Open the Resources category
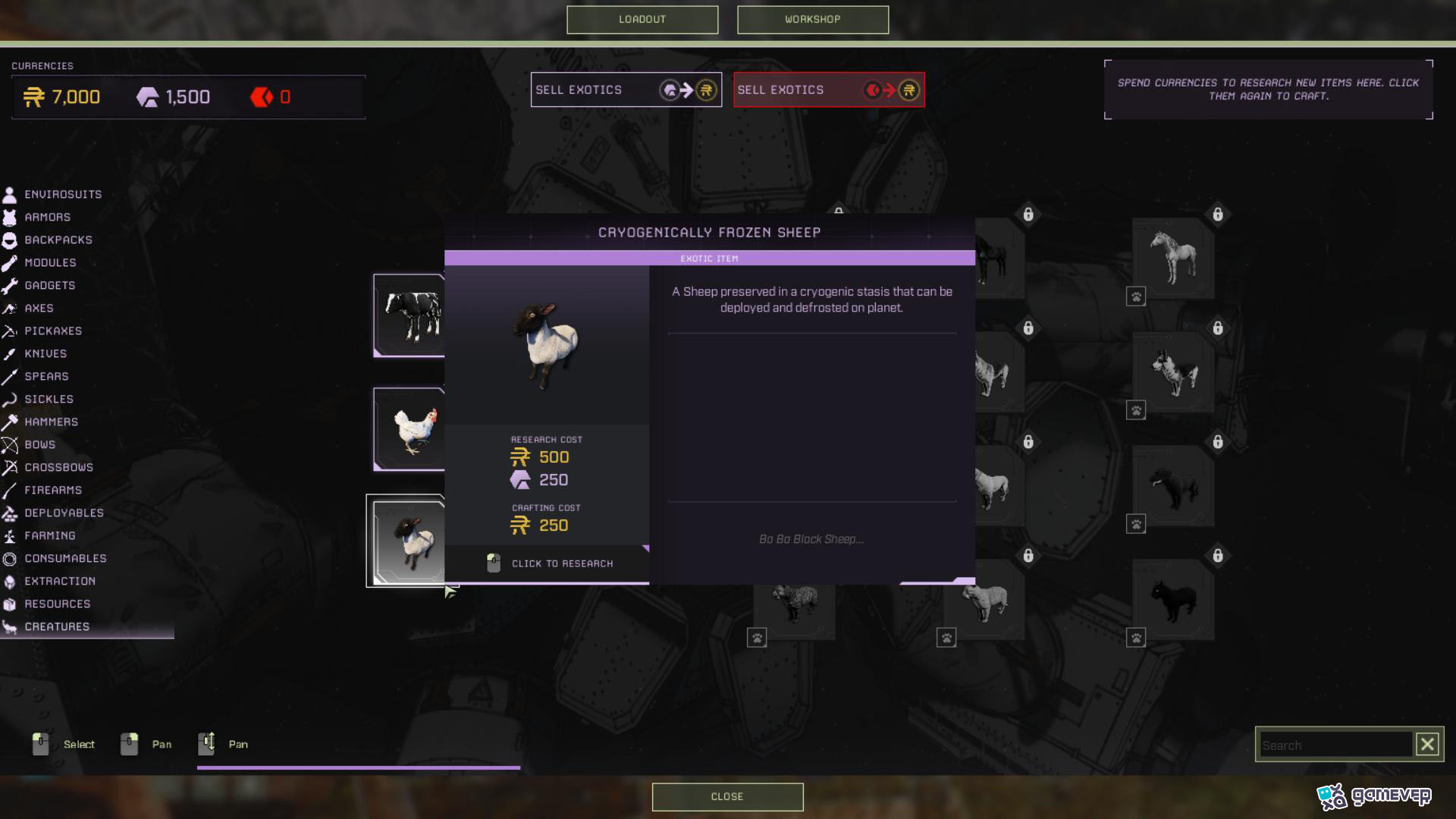This screenshot has height=819, width=1456. click(57, 604)
